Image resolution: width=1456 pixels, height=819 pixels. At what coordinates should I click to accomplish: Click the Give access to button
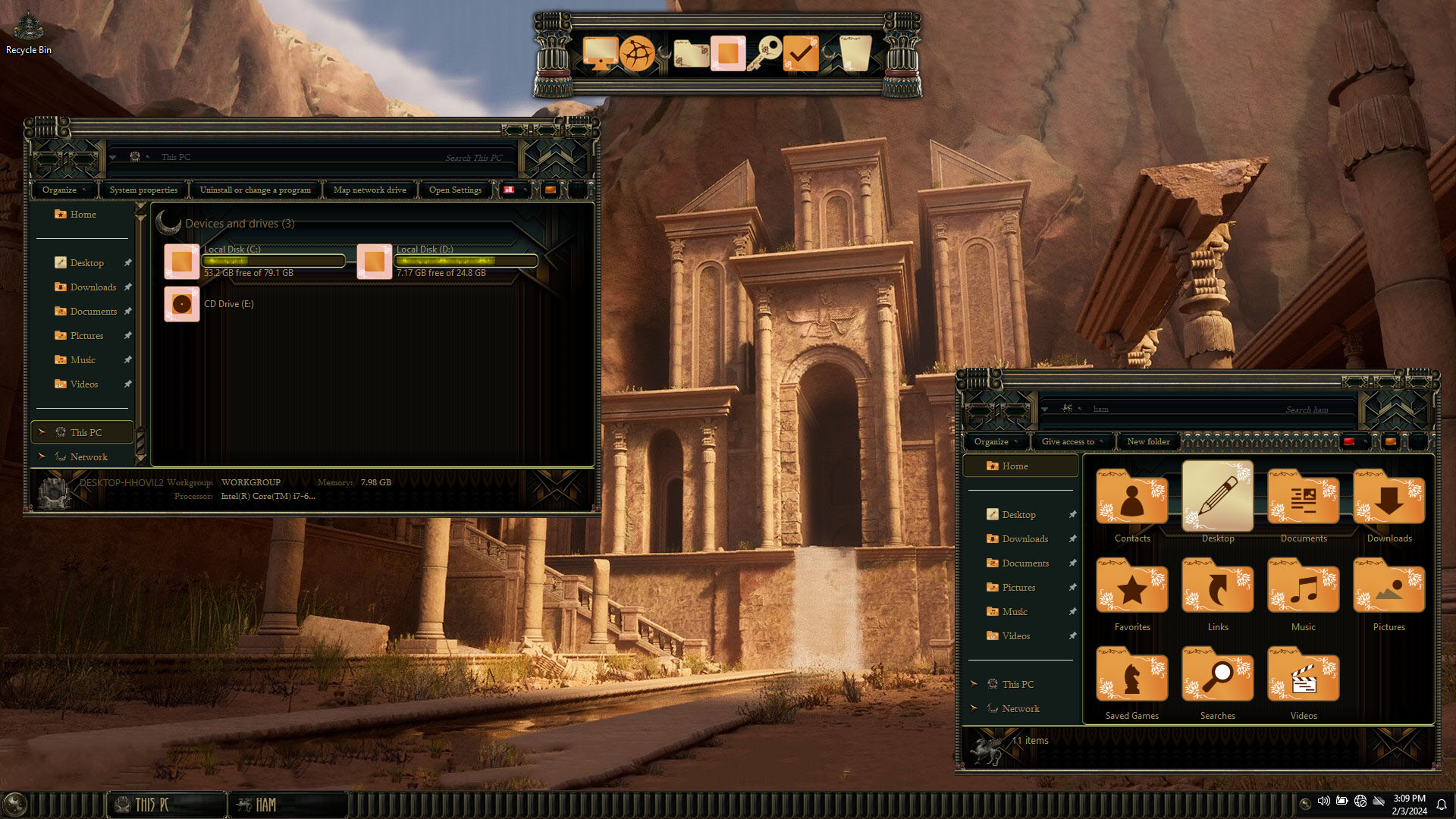[1068, 441]
